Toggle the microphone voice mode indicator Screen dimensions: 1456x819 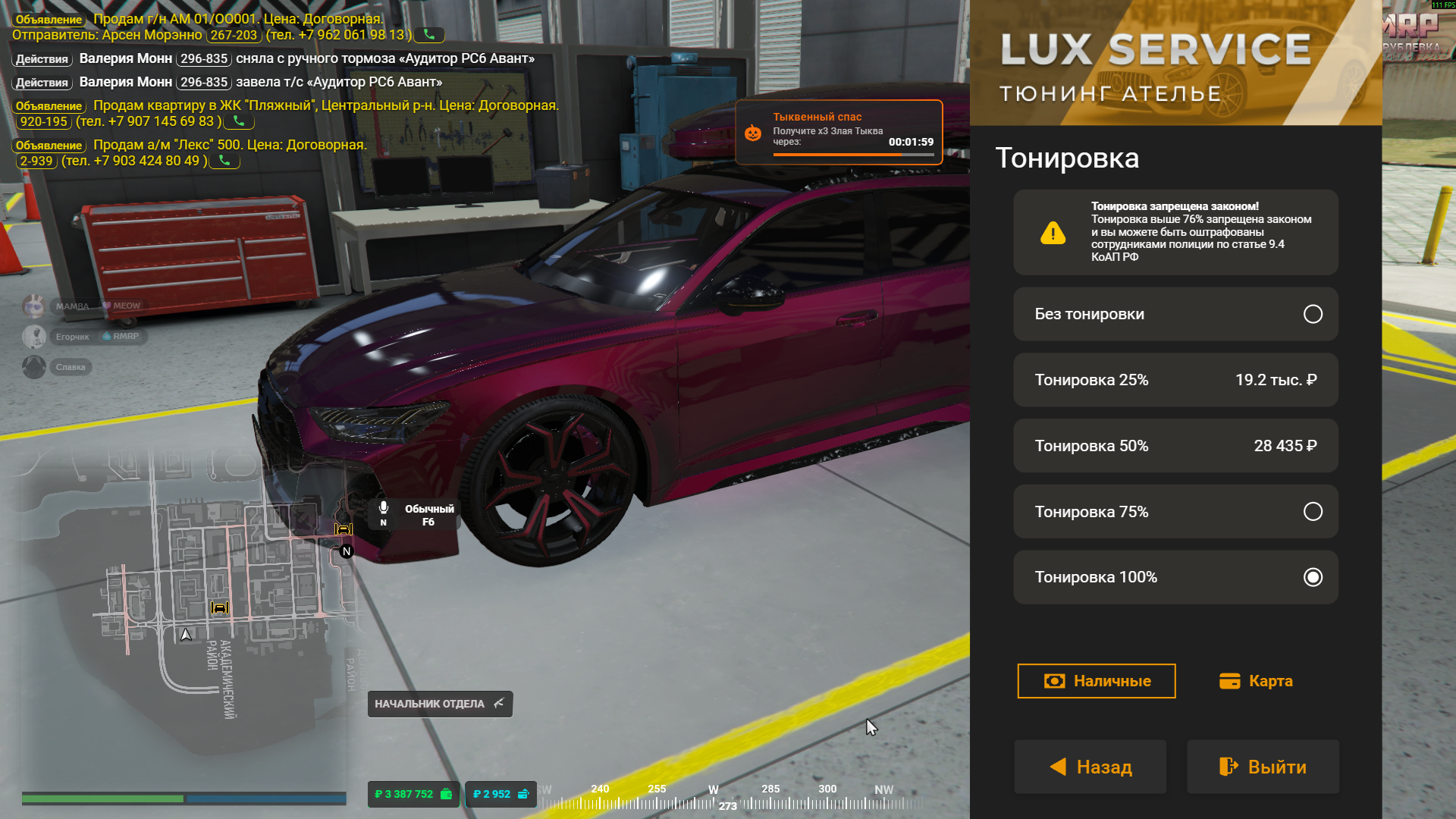click(x=384, y=513)
